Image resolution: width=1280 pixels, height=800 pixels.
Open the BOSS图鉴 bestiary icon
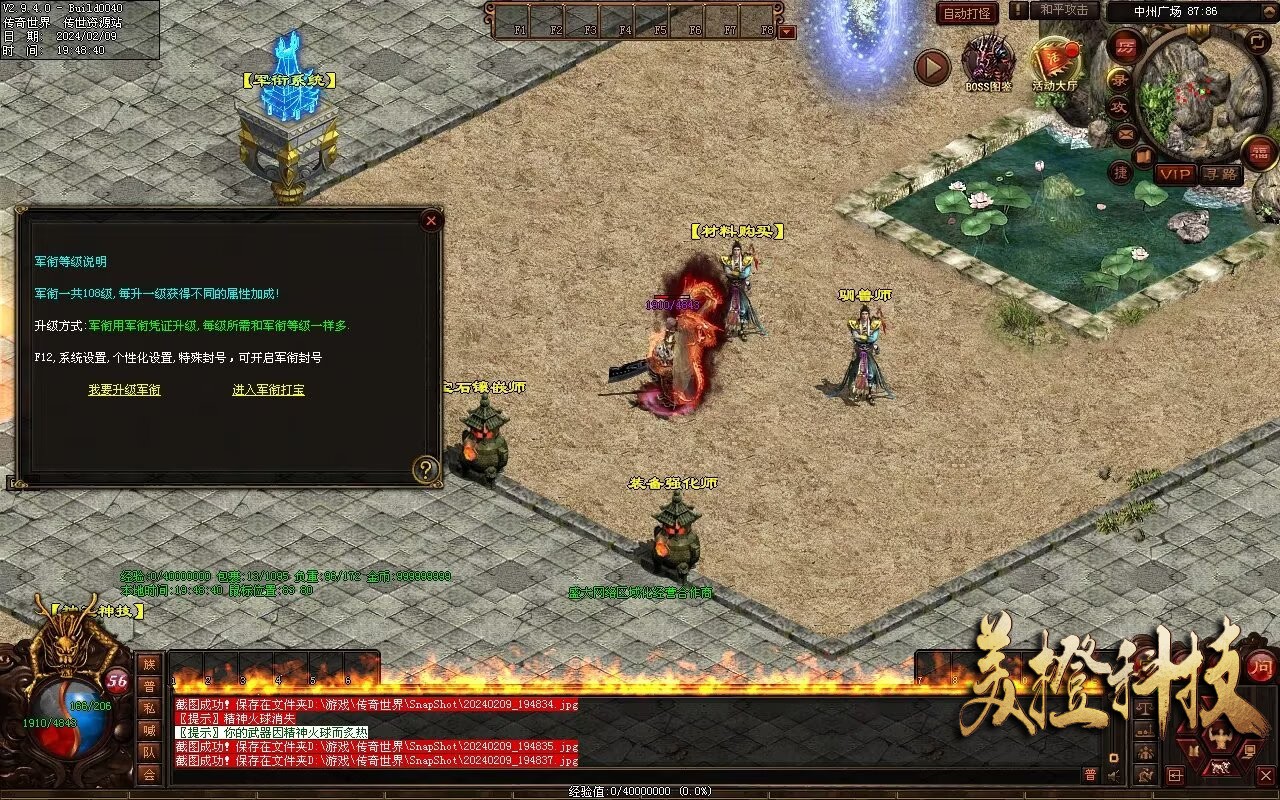988,62
